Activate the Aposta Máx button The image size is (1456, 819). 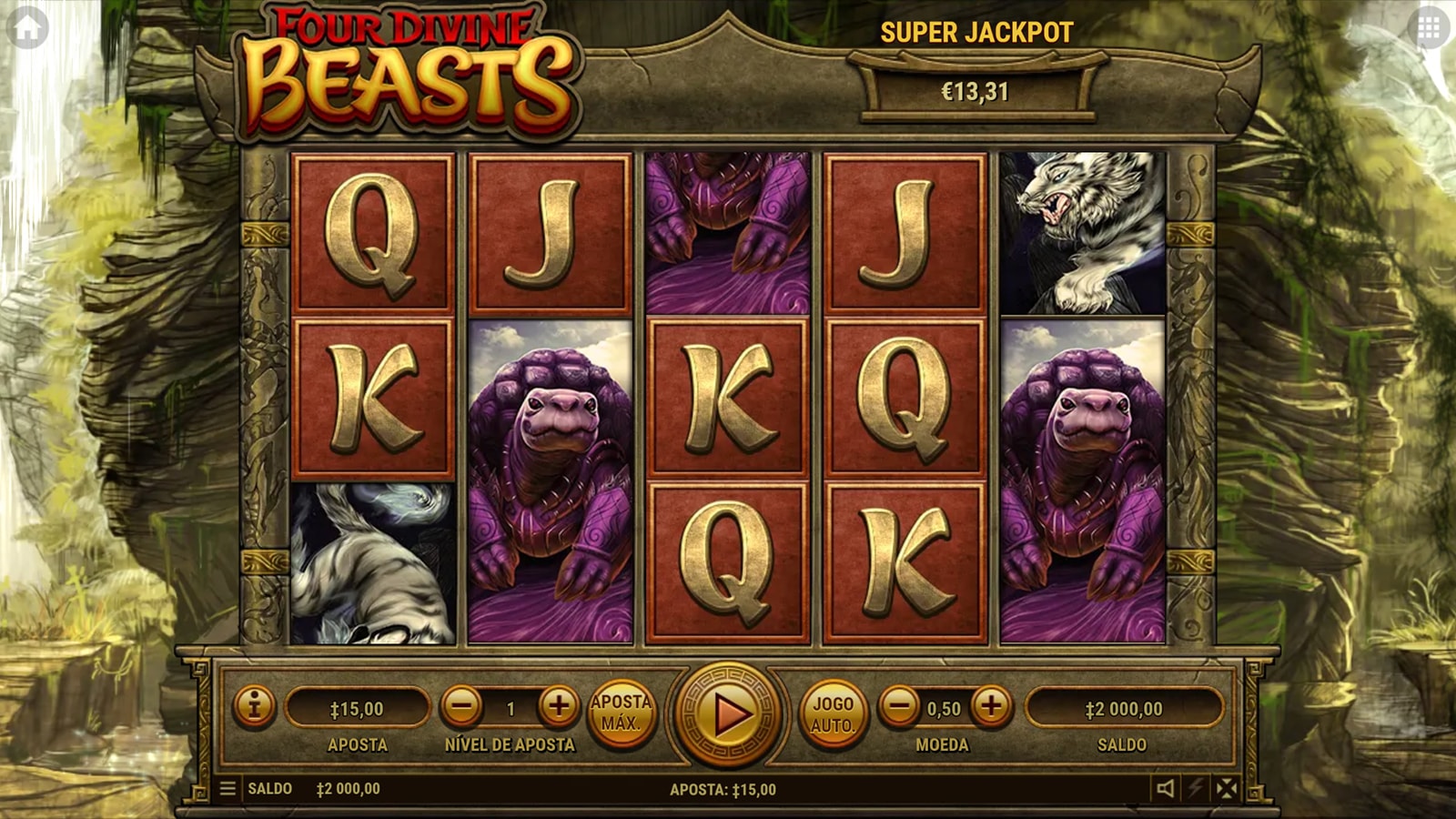(x=622, y=713)
